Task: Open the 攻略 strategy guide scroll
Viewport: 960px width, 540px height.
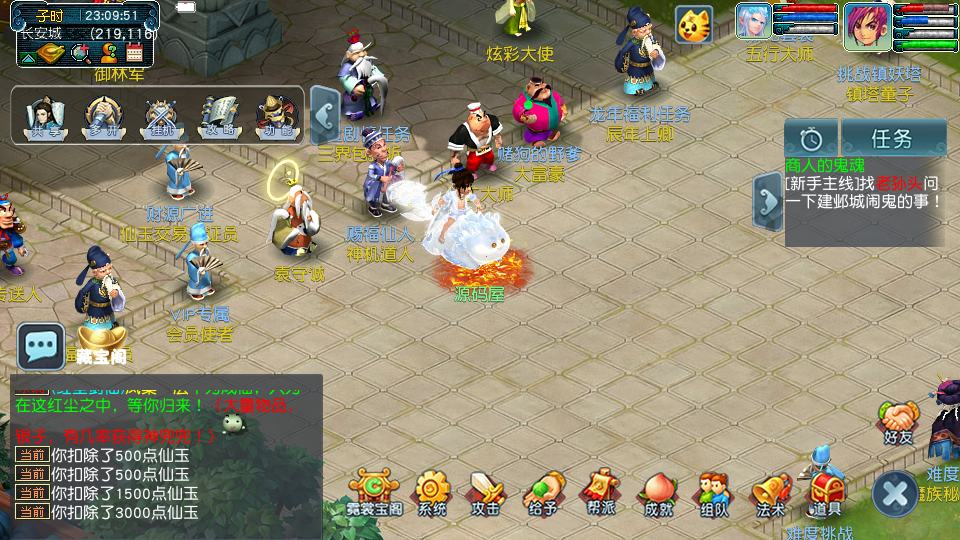Action: [x=217, y=115]
